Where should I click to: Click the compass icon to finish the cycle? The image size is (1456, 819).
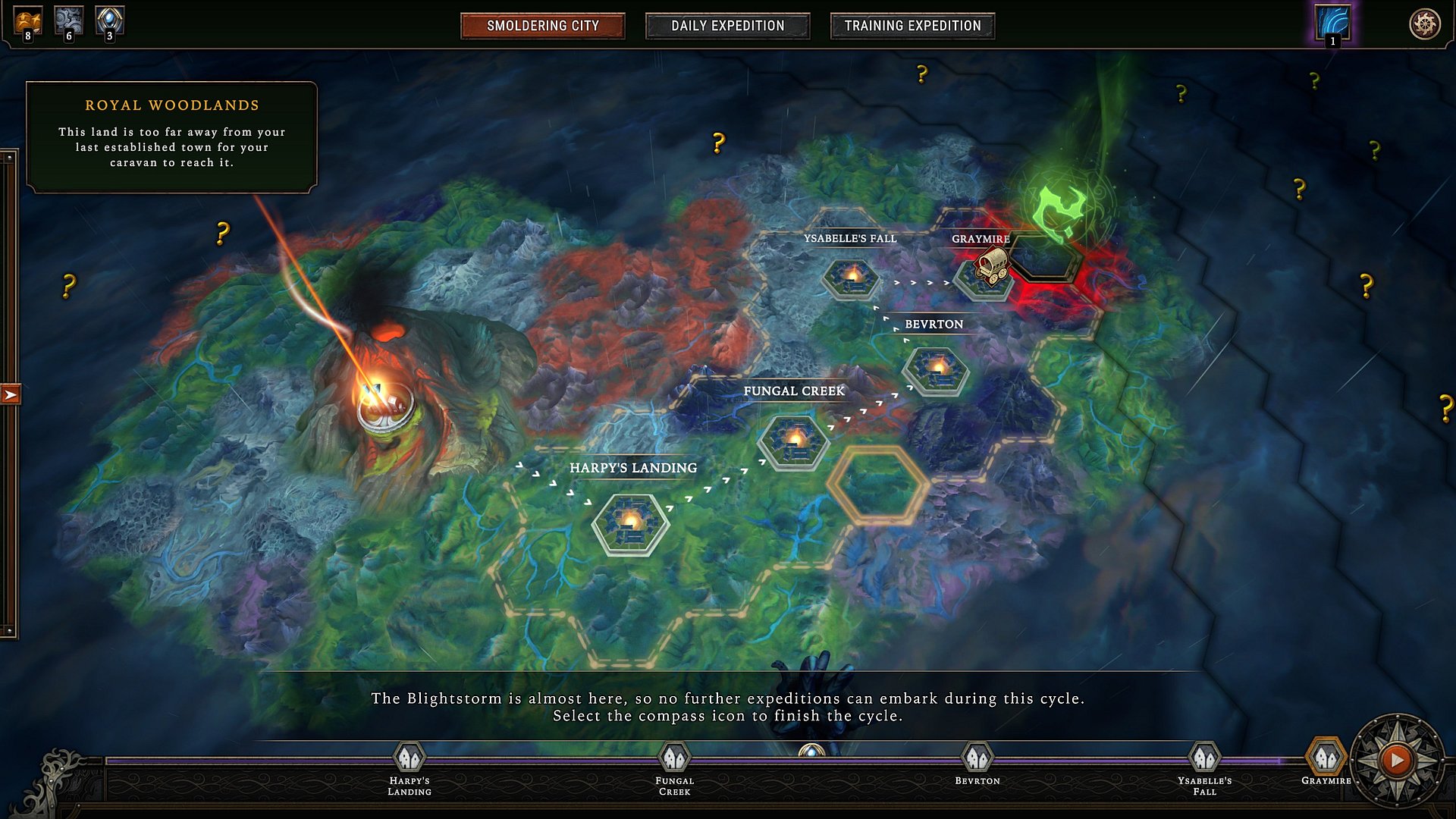(1397, 759)
